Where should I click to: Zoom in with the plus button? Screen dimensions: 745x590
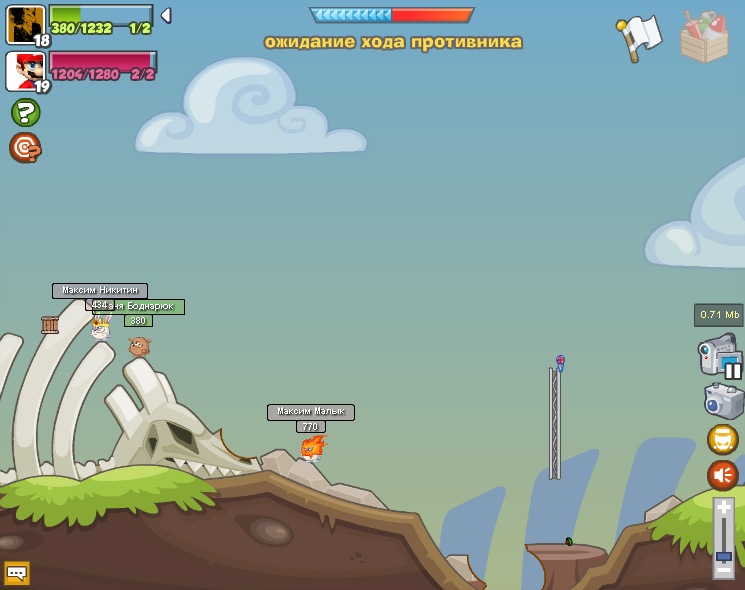(x=723, y=508)
